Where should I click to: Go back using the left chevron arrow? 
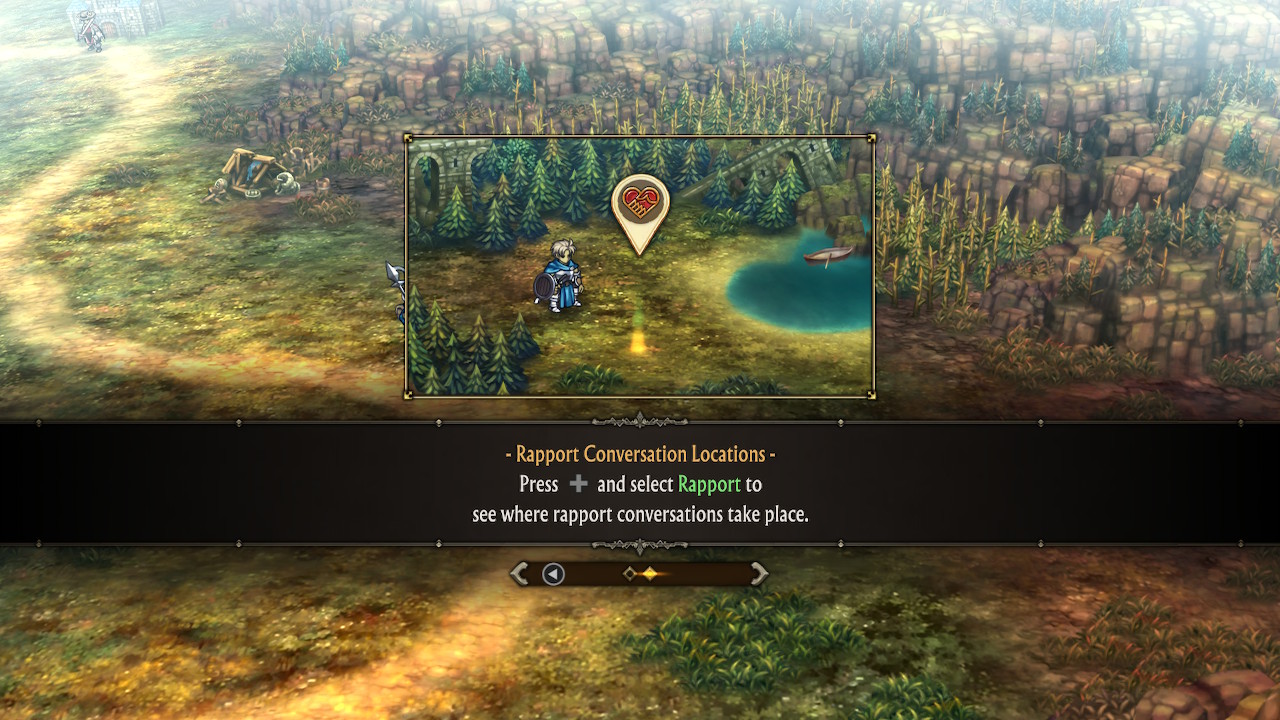click(x=519, y=573)
